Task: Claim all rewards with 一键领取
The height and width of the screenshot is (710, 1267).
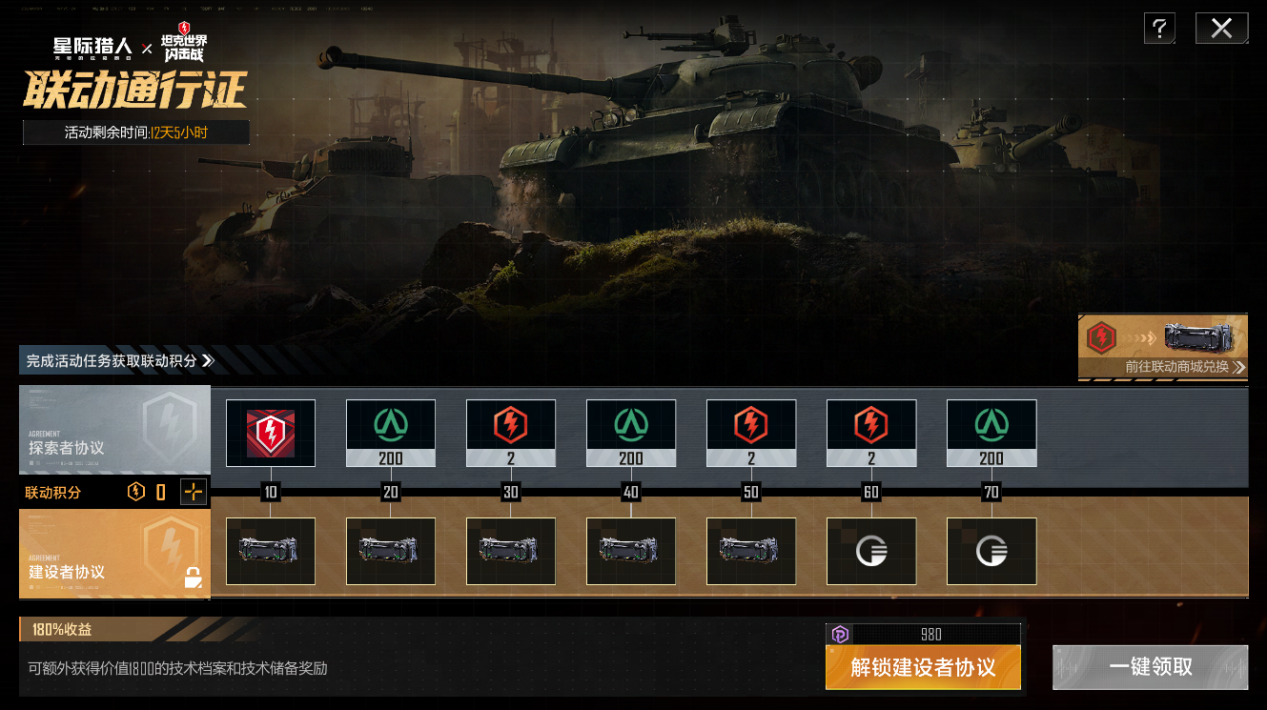Action: pyautogui.click(x=1150, y=667)
